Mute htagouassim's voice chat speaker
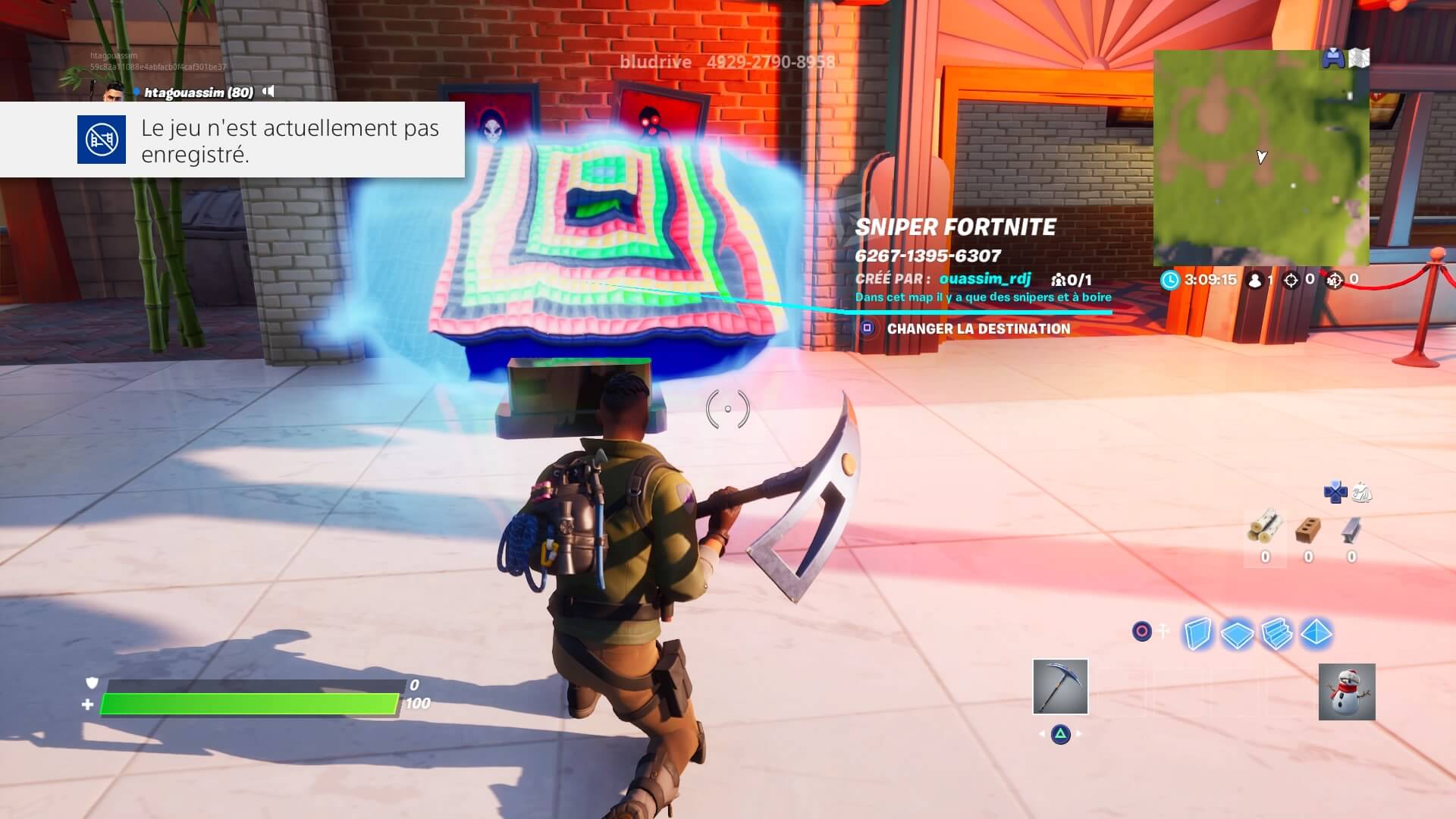Viewport: 1456px width, 819px height. 267,91
